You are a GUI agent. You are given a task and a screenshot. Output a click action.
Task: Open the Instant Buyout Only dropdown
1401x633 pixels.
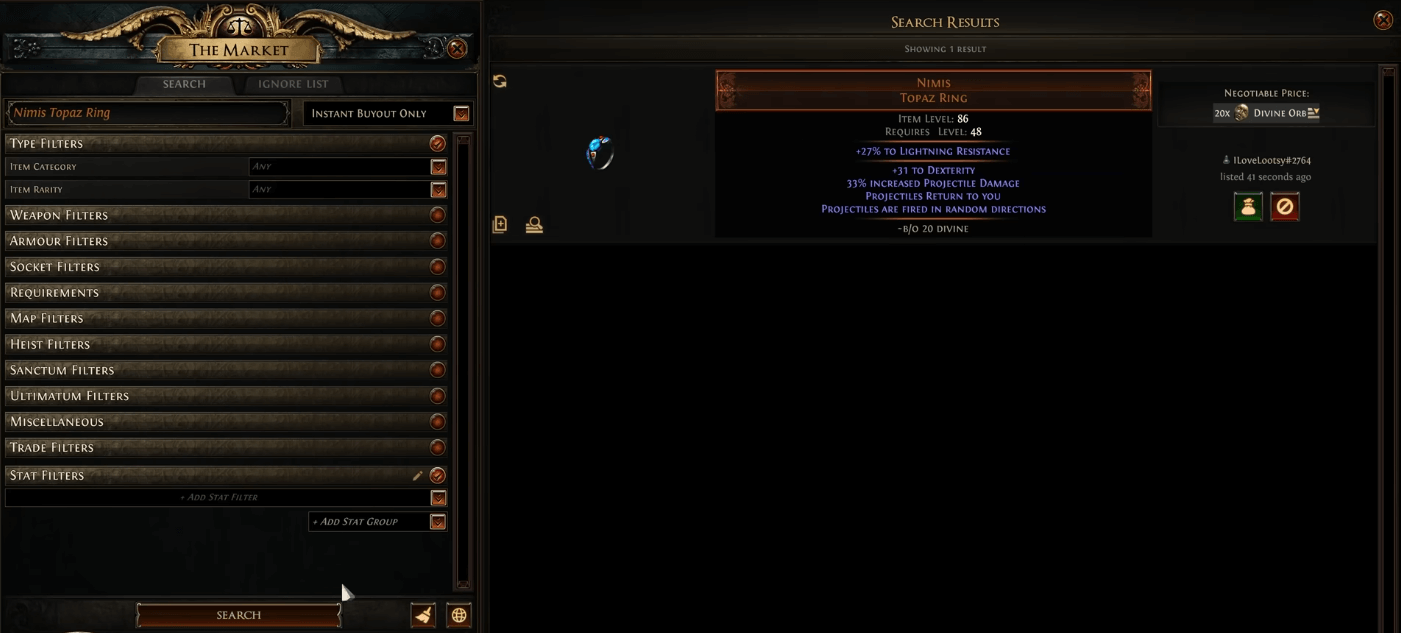point(461,114)
